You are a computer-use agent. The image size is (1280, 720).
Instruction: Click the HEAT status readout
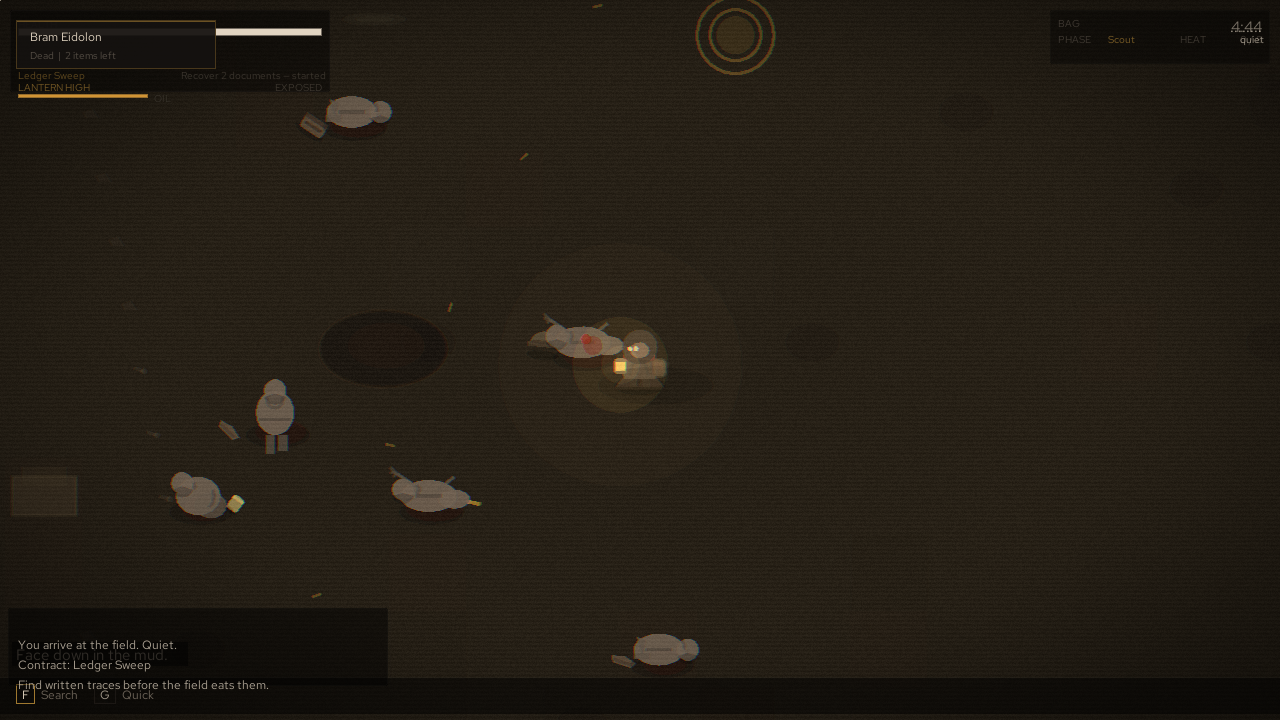coord(1192,40)
